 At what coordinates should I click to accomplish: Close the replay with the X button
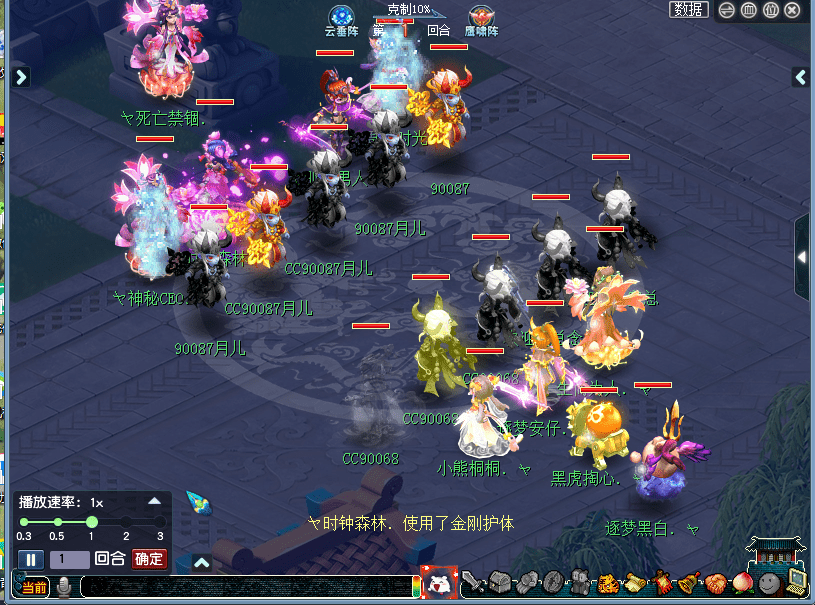pos(792,10)
